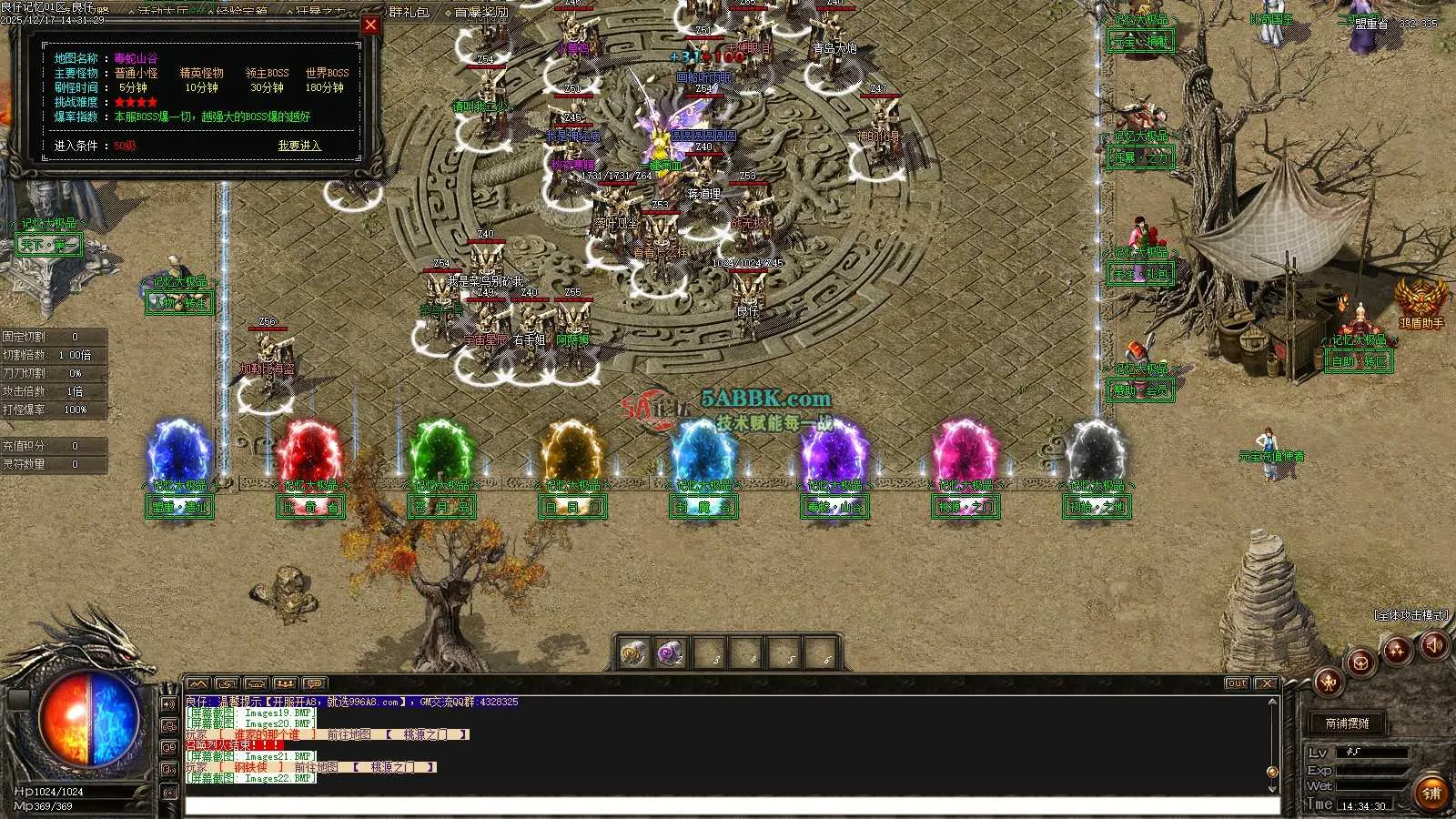Click the top sound-wave chat side button

pos(168,704)
